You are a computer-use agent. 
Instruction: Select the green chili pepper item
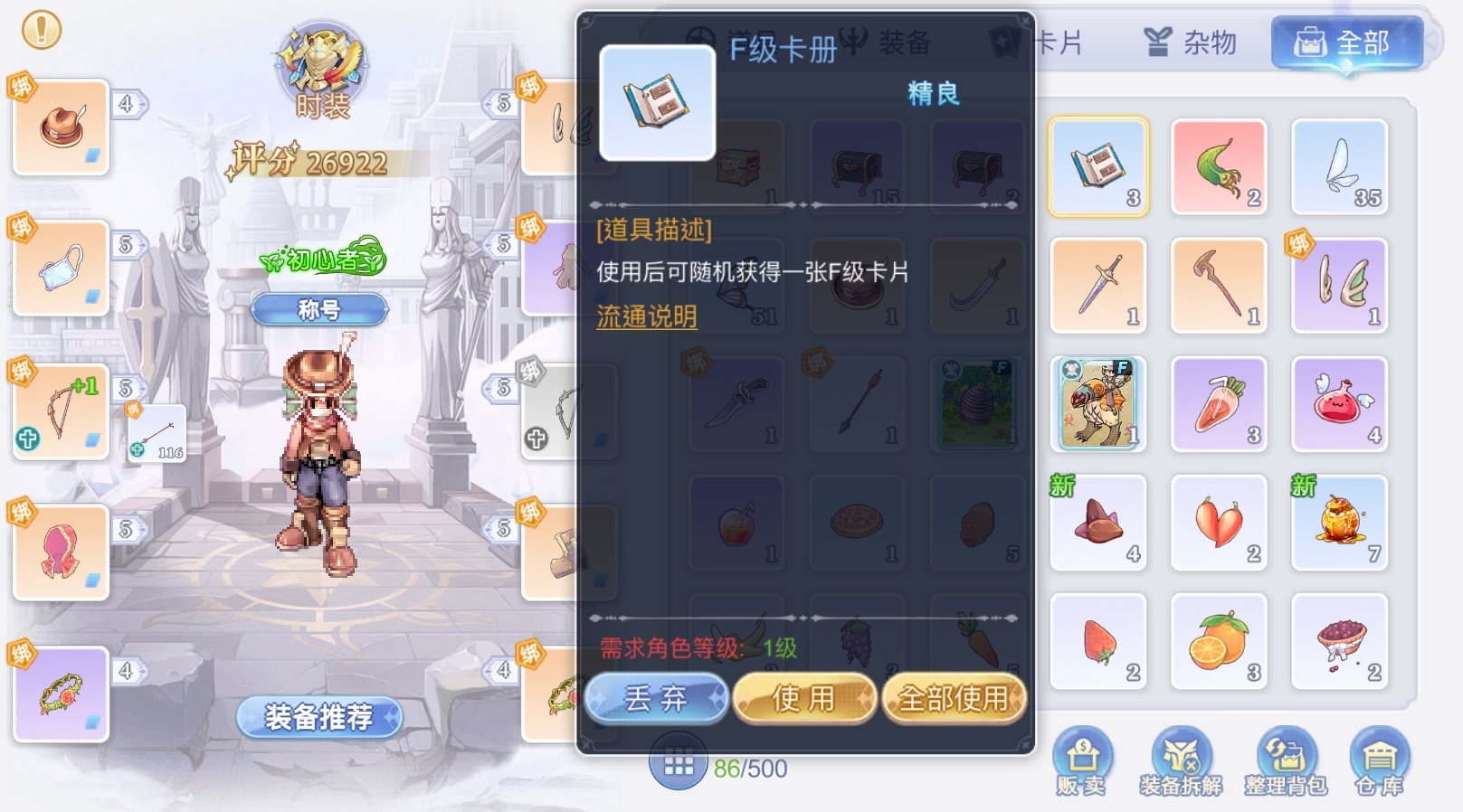1219,165
